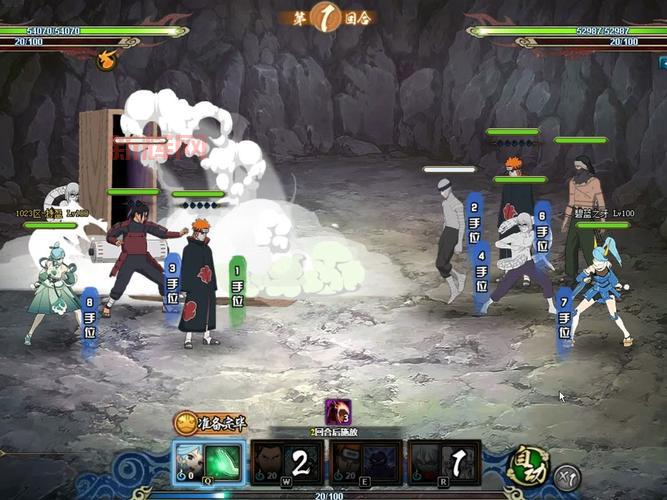Viewport: 667px width, 500px height.
Task: Select the W skill card on cooldown 2
Action: click(x=286, y=463)
